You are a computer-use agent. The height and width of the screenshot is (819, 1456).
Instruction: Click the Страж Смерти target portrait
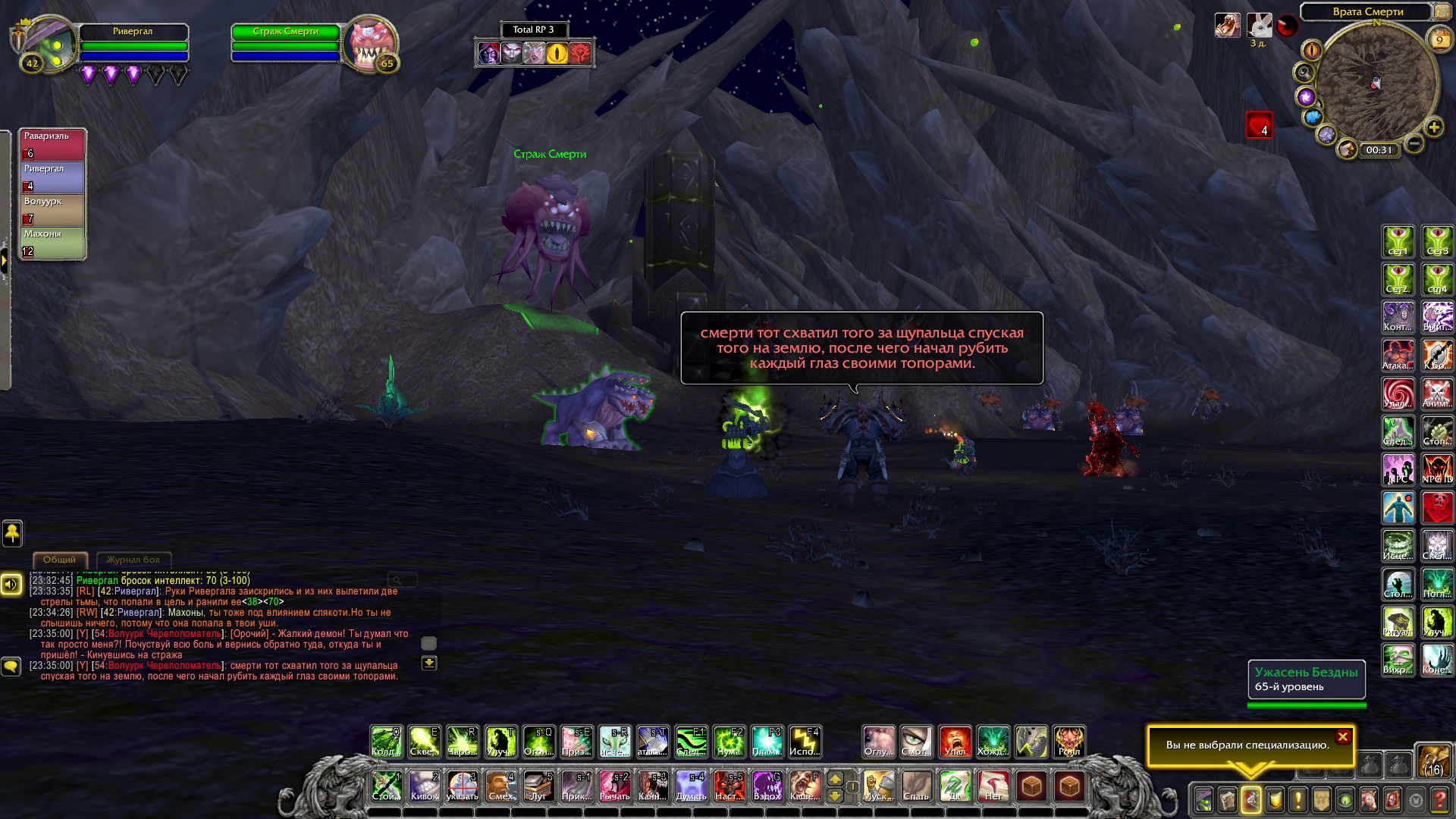[x=369, y=44]
